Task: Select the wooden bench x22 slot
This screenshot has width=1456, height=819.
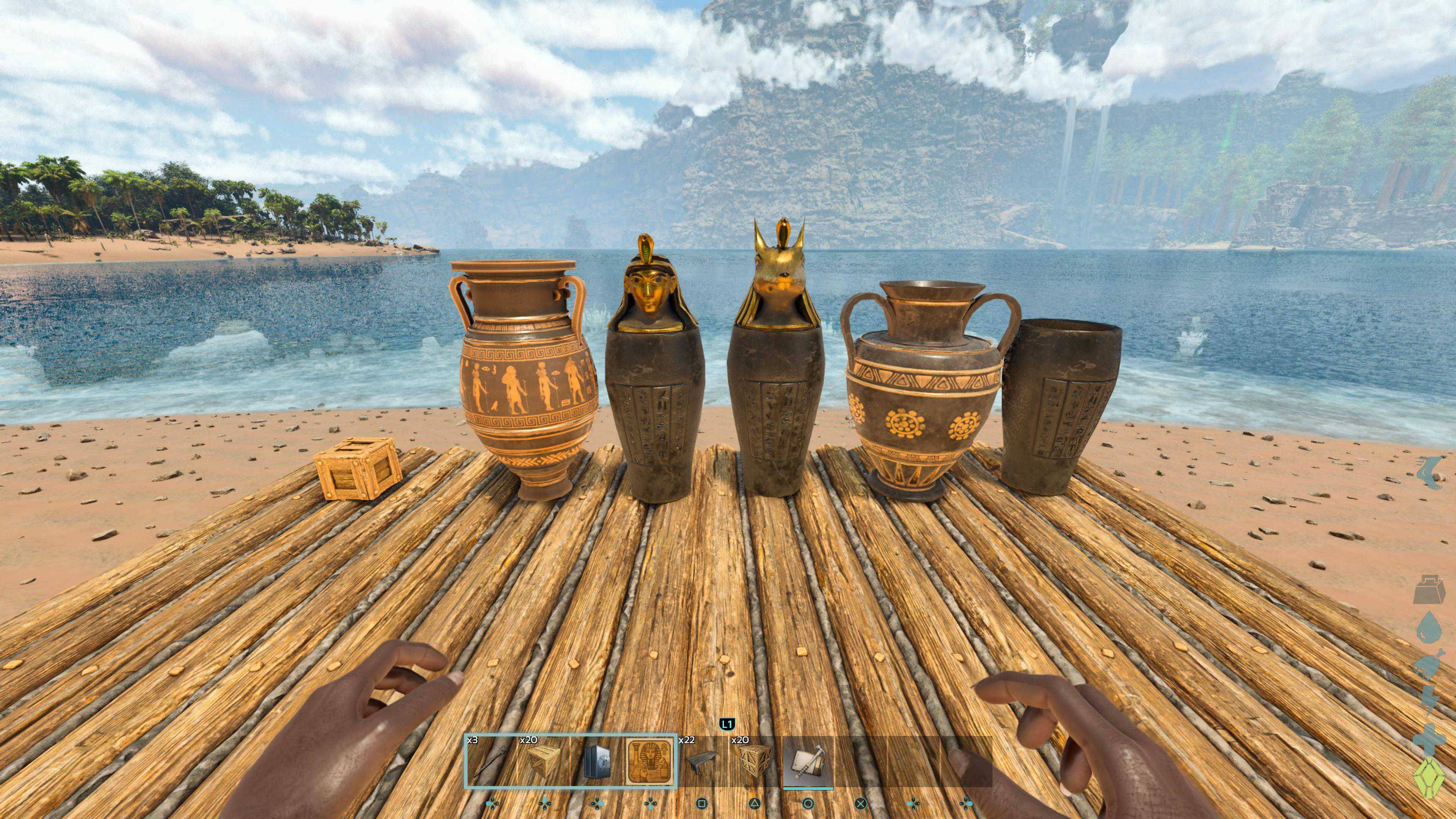Action: pos(703,761)
